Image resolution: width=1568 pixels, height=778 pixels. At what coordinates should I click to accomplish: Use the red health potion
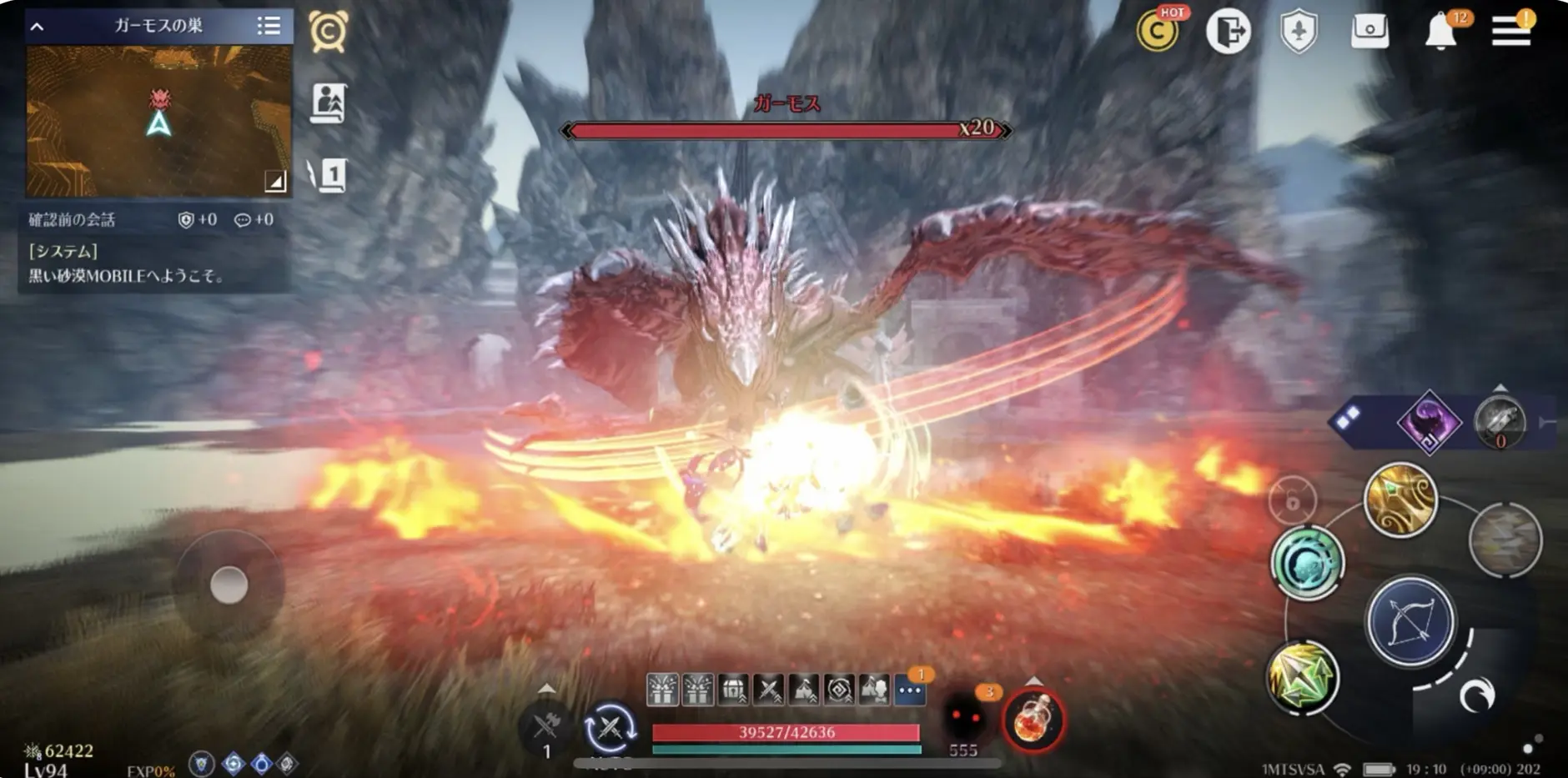pyautogui.click(x=1034, y=720)
